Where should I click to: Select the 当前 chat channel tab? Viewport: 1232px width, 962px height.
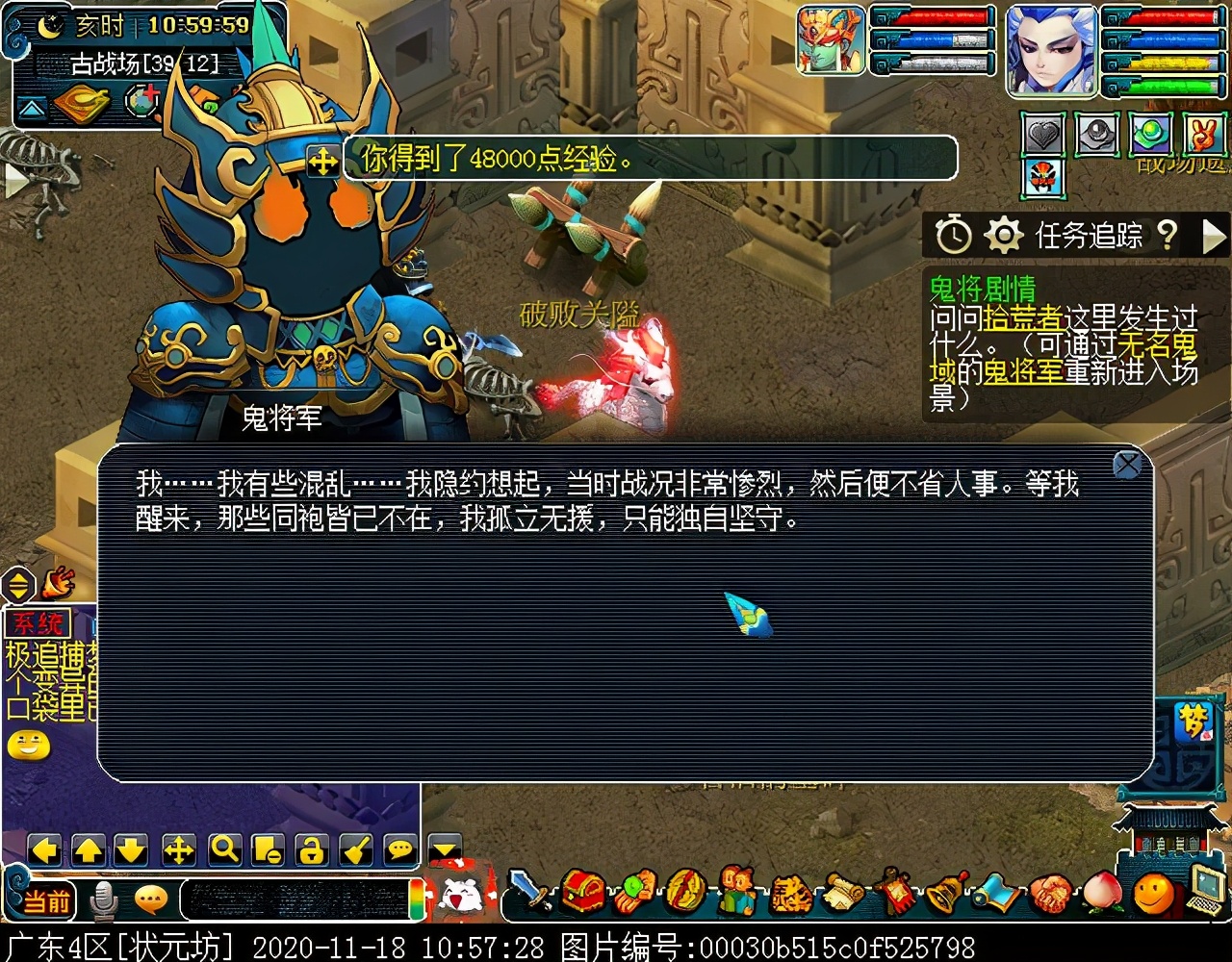(48, 900)
